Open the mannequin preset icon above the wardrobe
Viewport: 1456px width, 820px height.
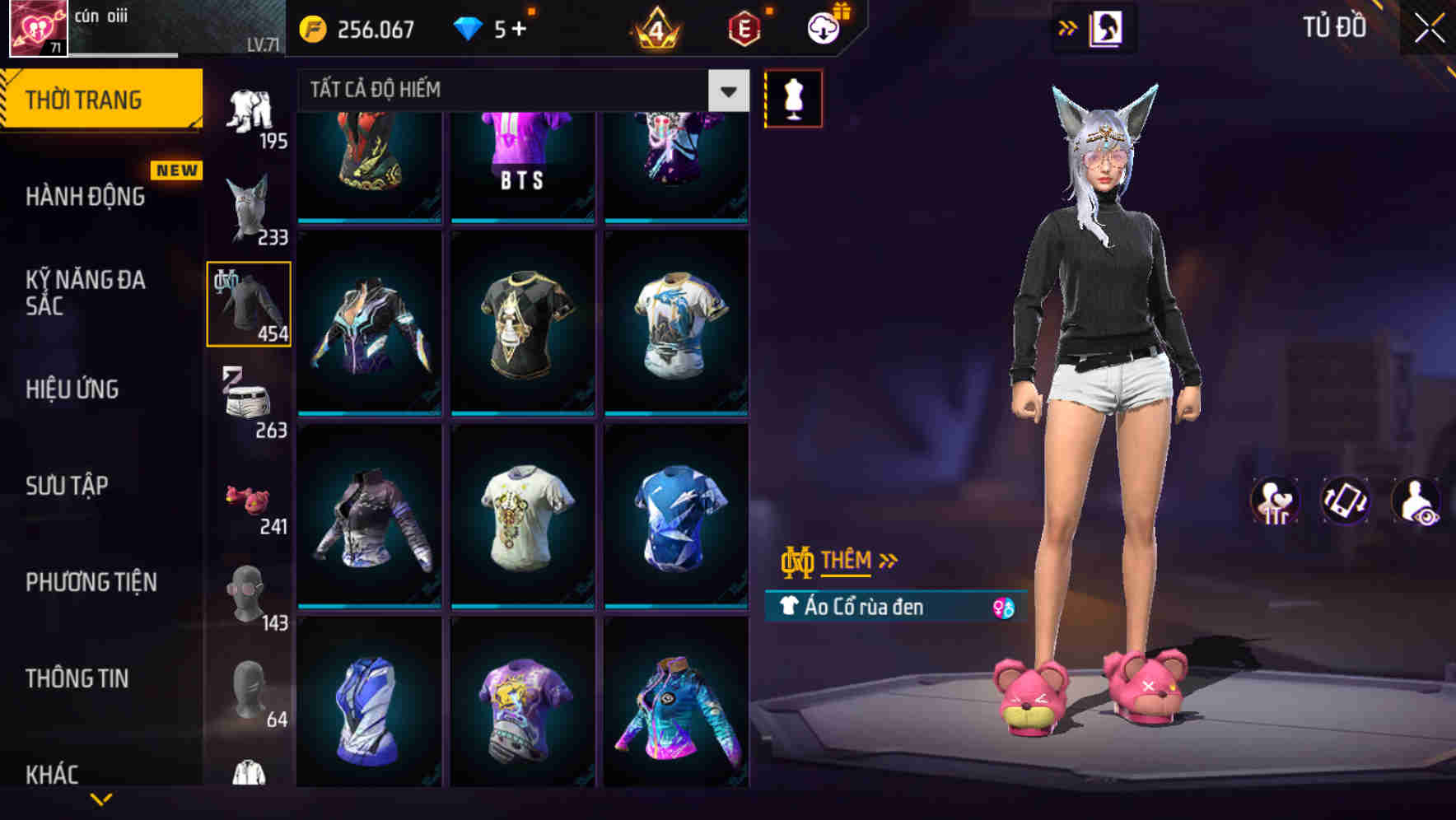click(x=793, y=97)
